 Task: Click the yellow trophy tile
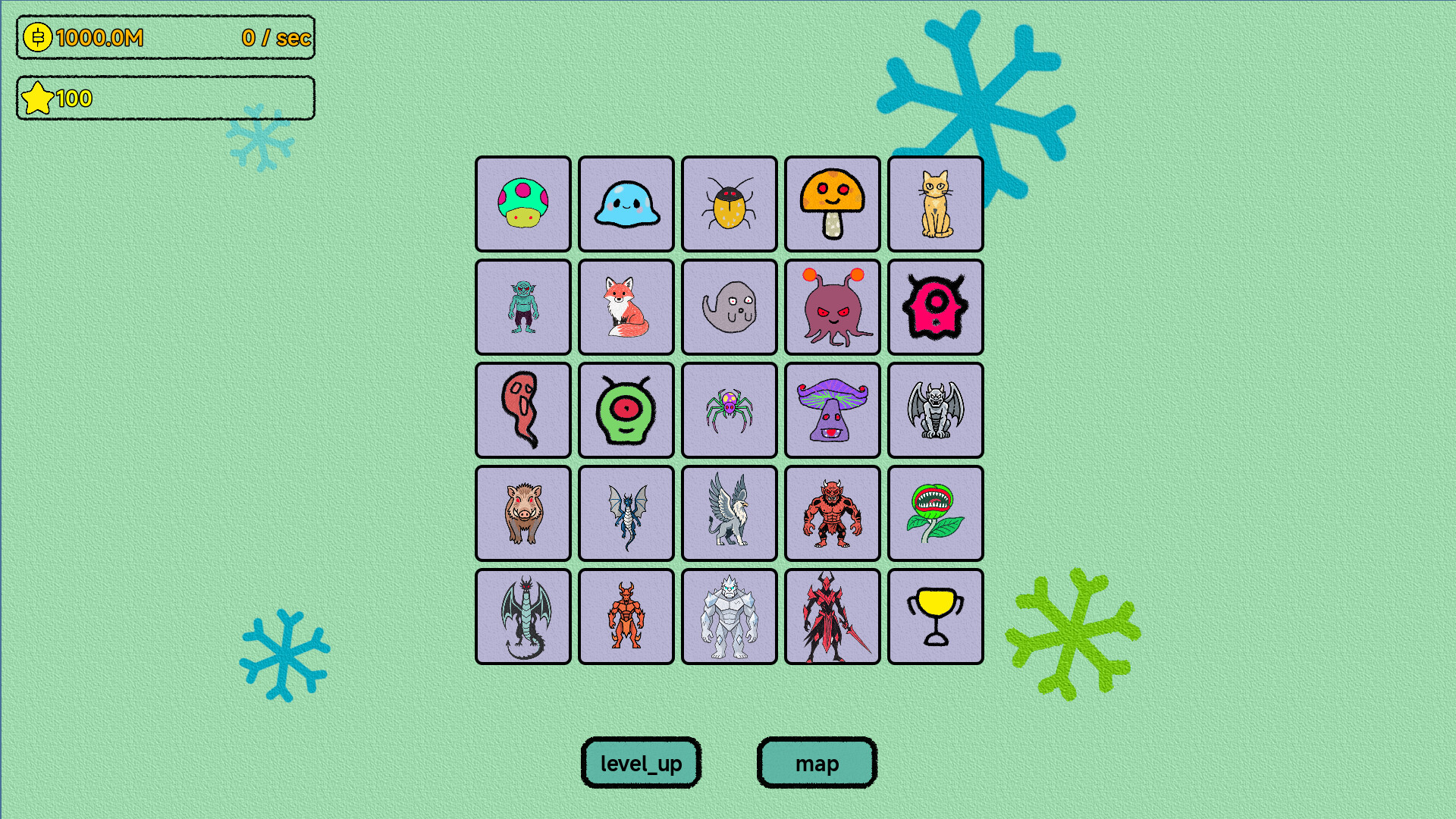point(936,615)
